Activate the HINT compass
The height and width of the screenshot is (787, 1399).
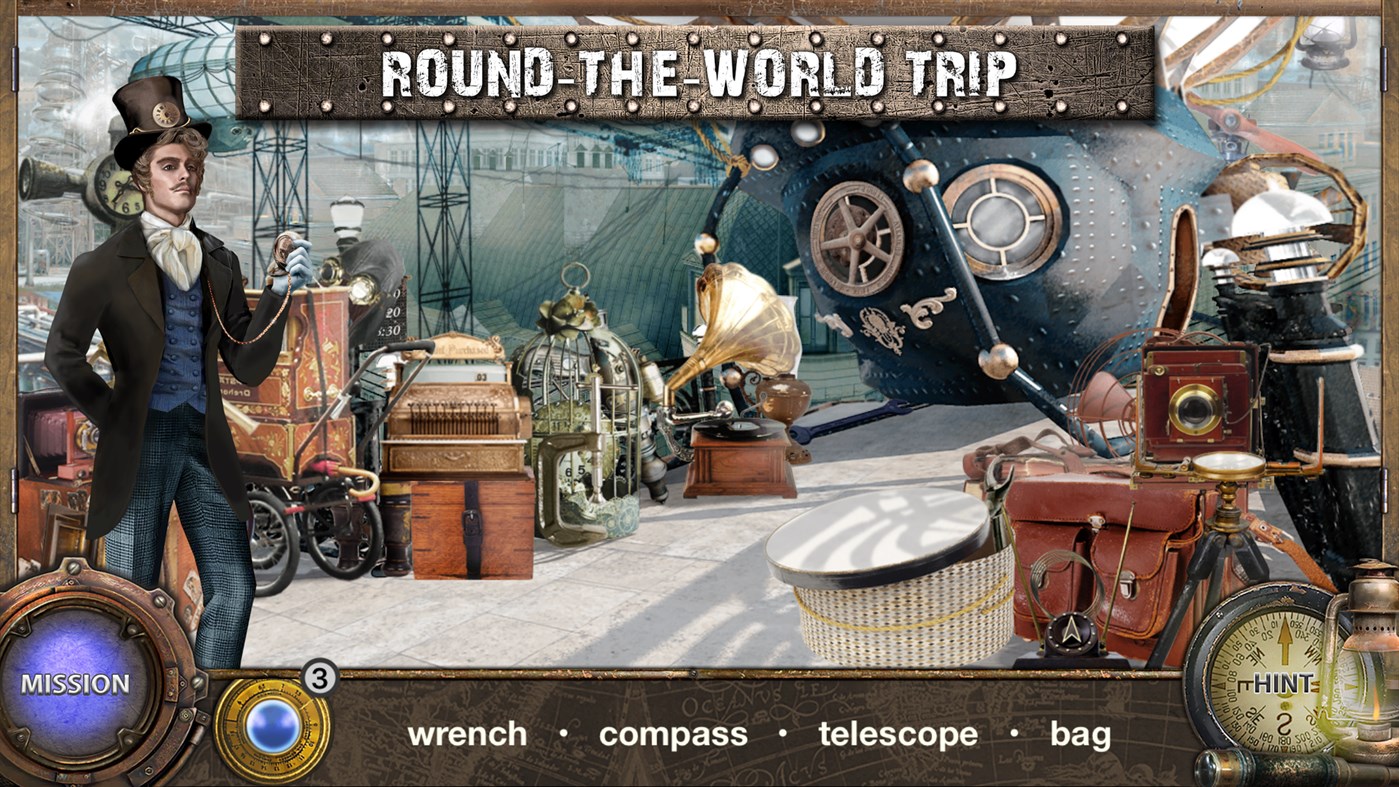pos(1285,685)
